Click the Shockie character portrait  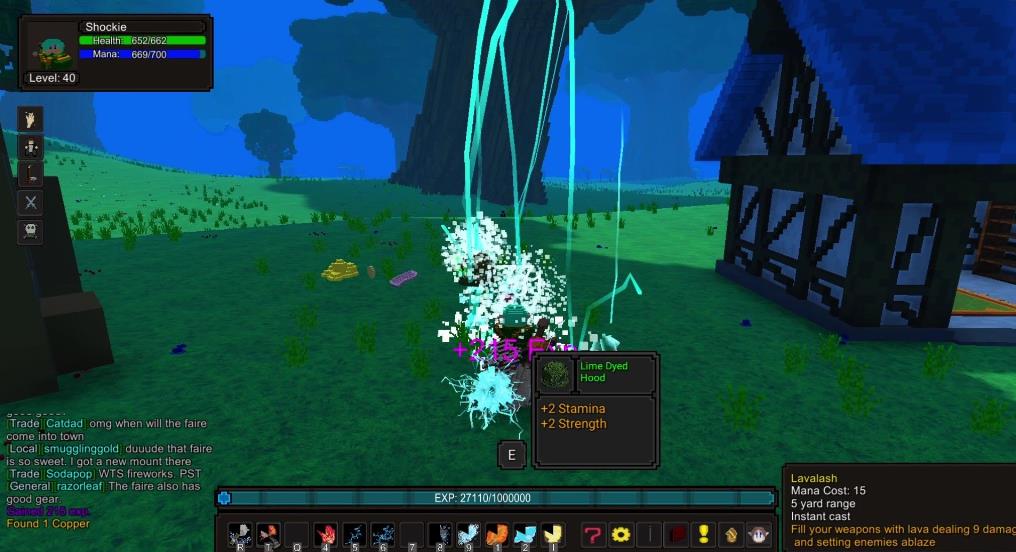tap(50, 46)
